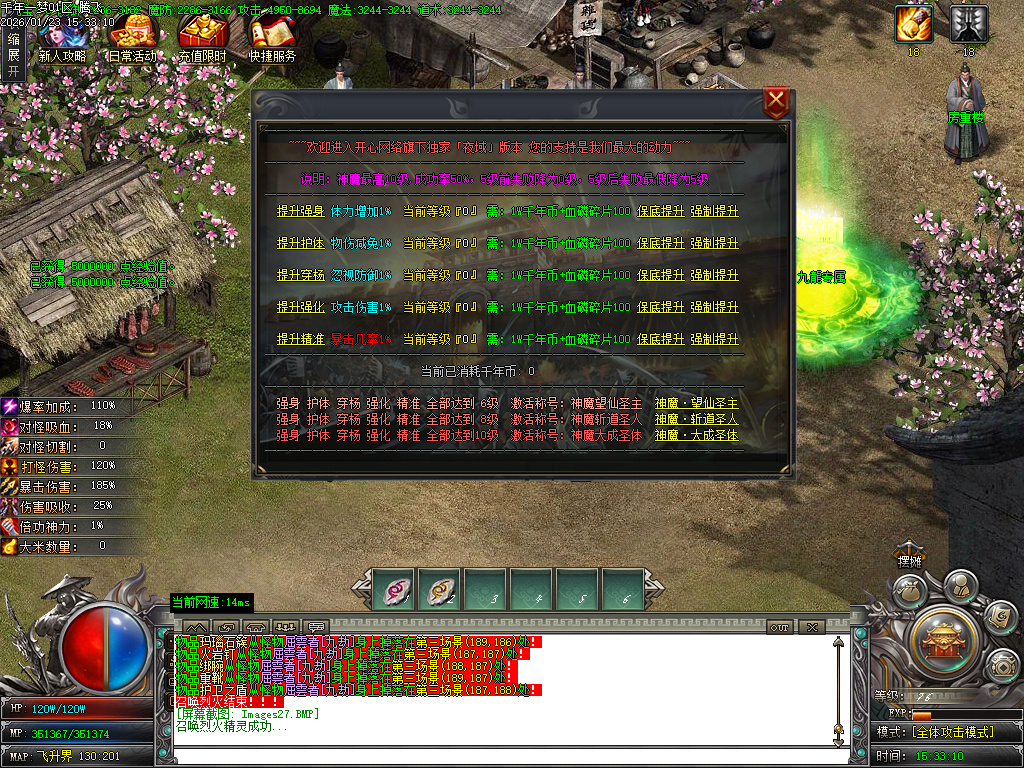Click 提升精准 for crit chance
The image size is (1024, 768).
click(300, 339)
